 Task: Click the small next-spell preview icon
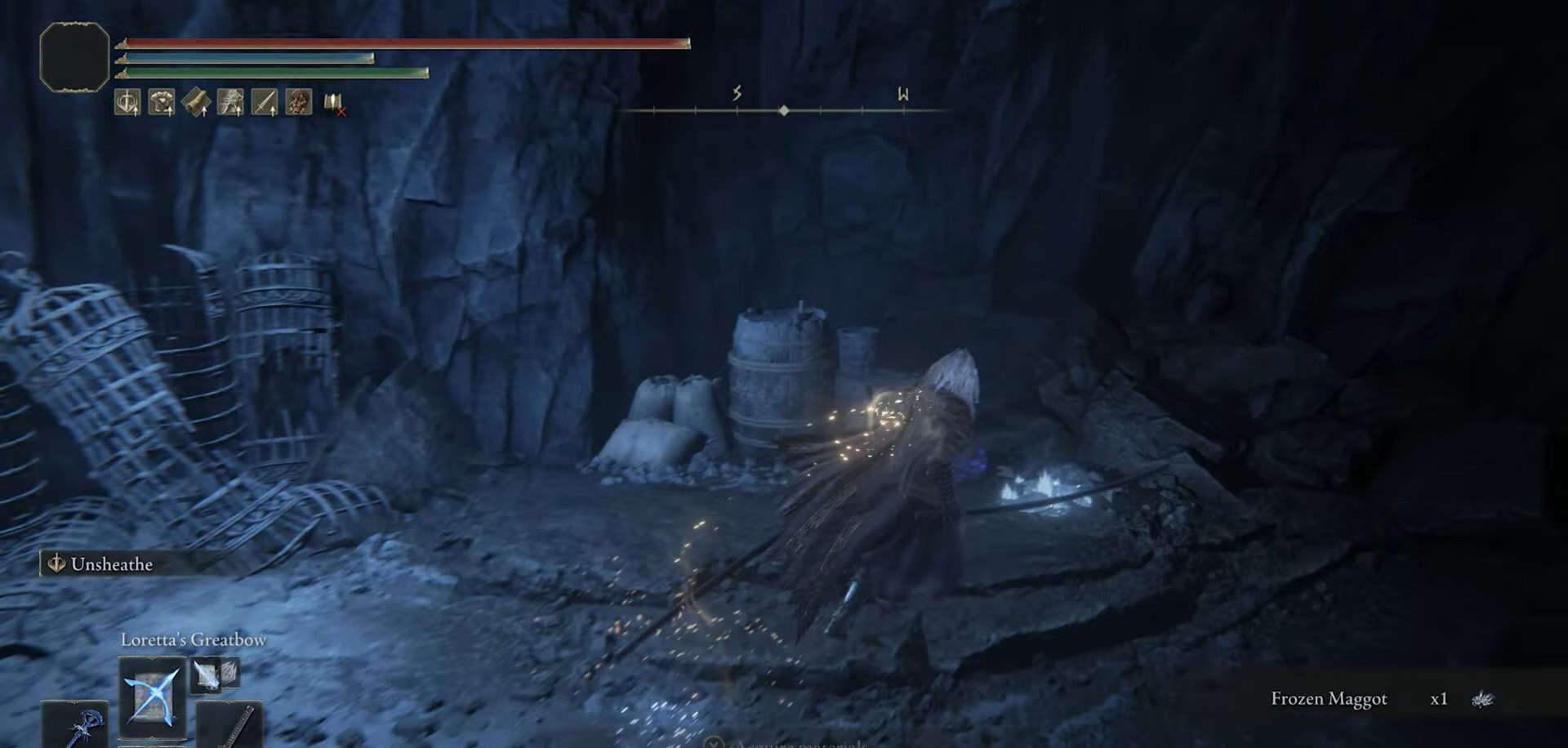(x=207, y=675)
